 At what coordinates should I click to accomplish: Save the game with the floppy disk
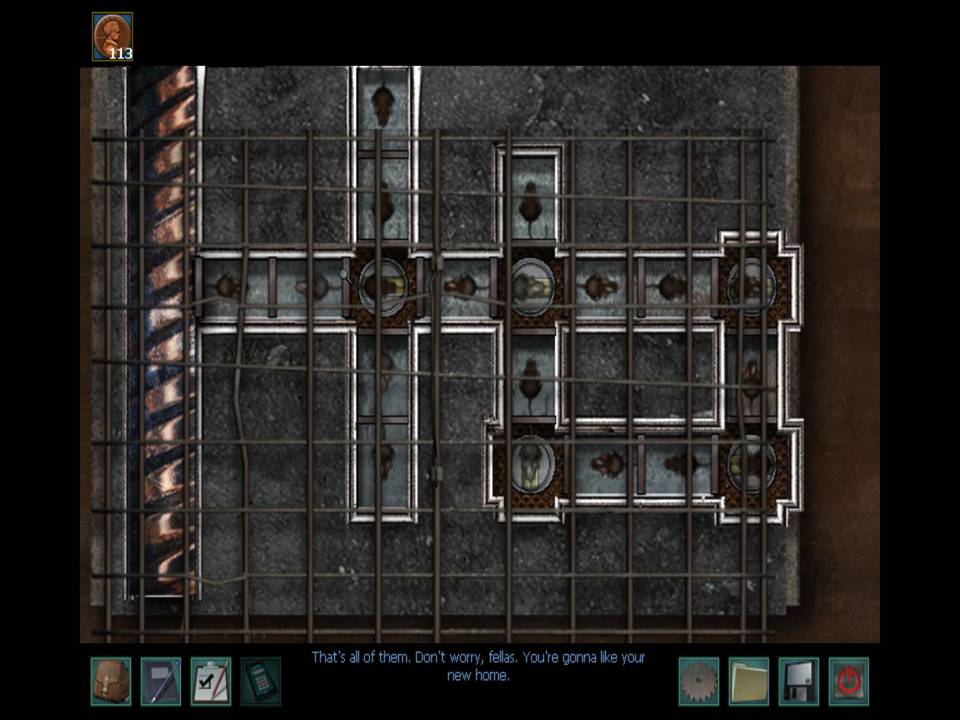(x=798, y=681)
